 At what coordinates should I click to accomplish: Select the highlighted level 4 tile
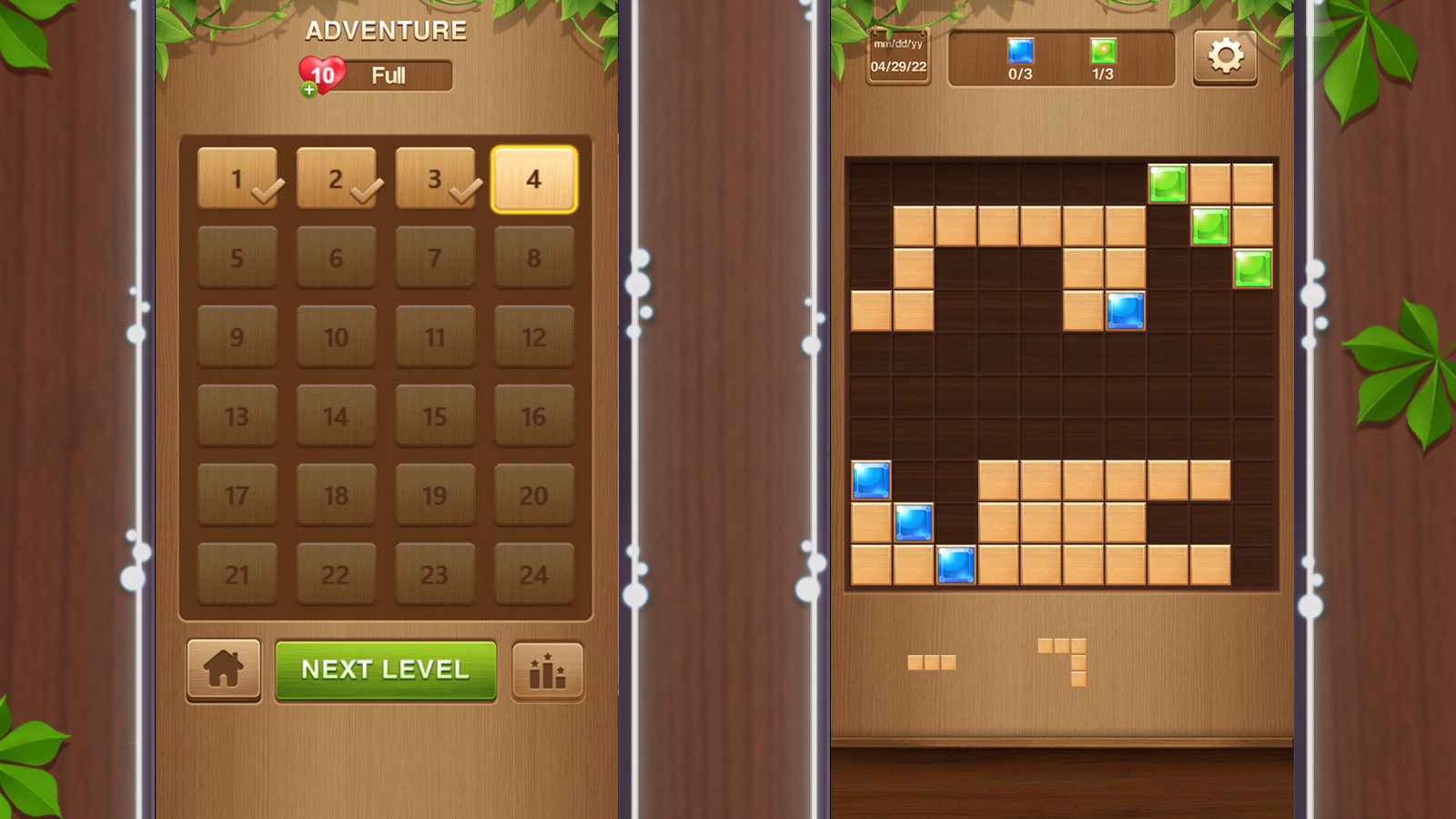point(534,179)
